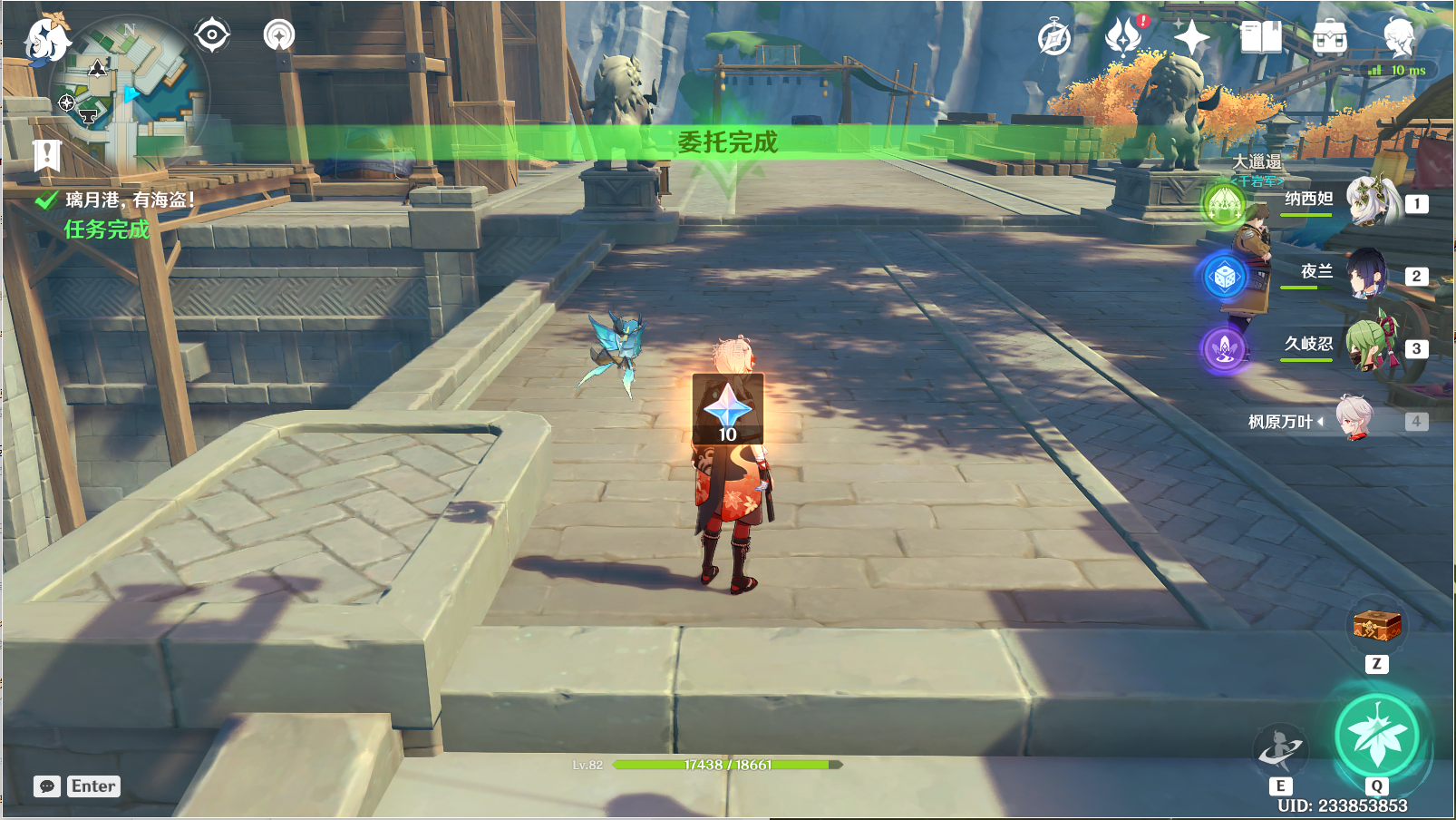This screenshot has width=1456, height=820.
Task: Switch to party member 纳西妲
Action: point(1371,202)
